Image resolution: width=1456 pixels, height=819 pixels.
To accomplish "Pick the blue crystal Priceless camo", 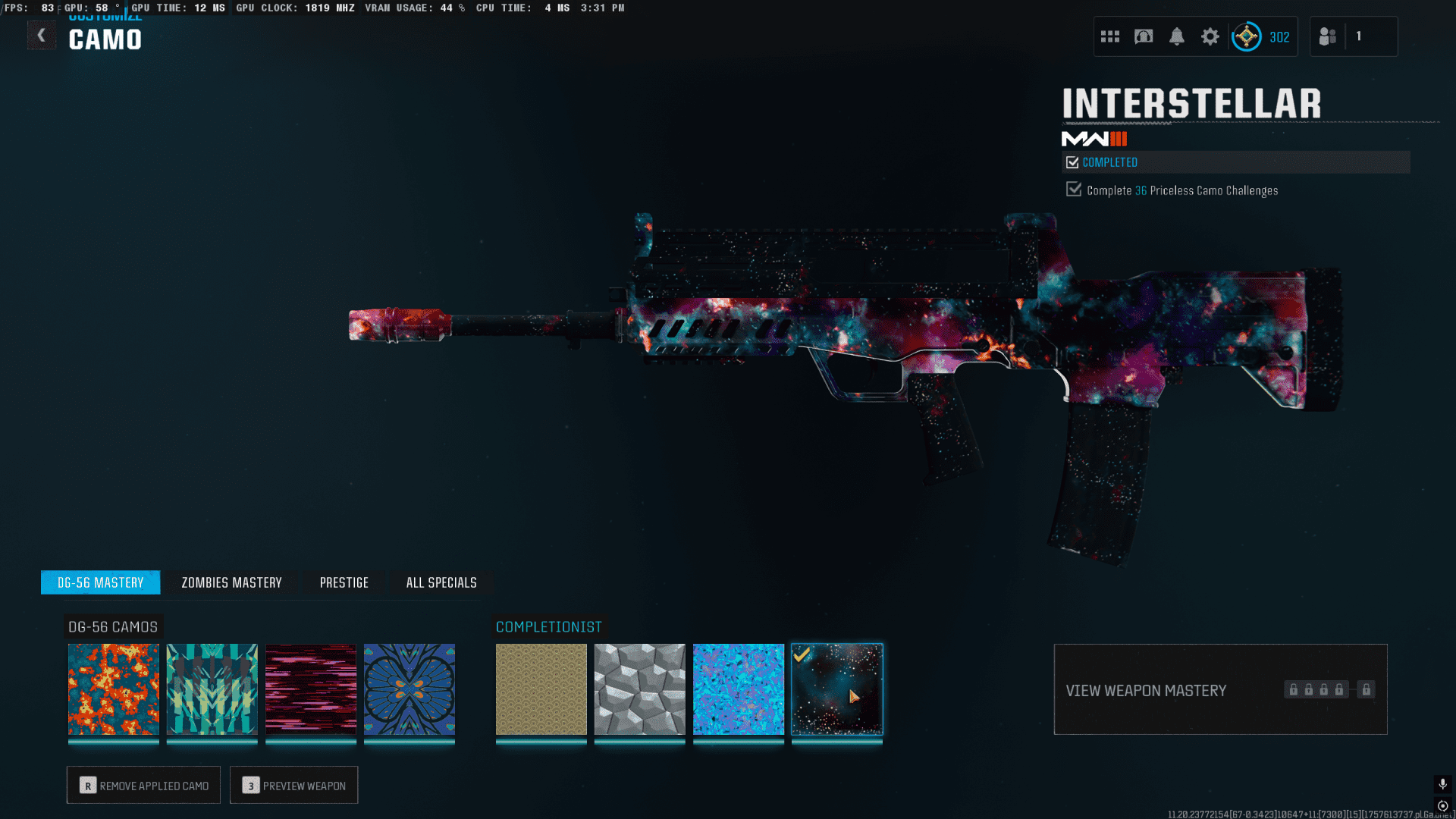I will [739, 689].
